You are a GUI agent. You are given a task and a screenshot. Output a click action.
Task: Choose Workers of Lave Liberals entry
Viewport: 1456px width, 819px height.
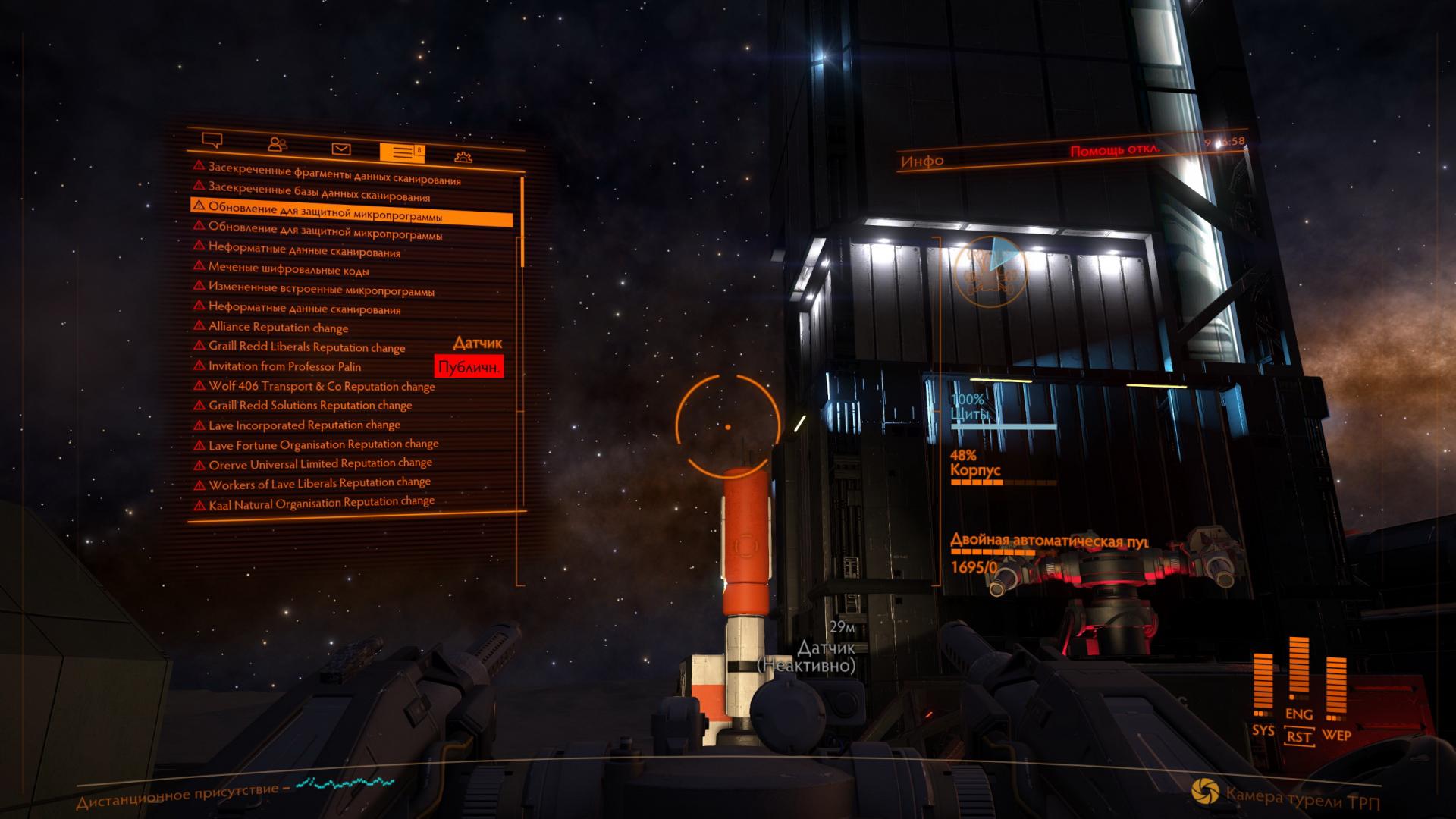coord(319,483)
